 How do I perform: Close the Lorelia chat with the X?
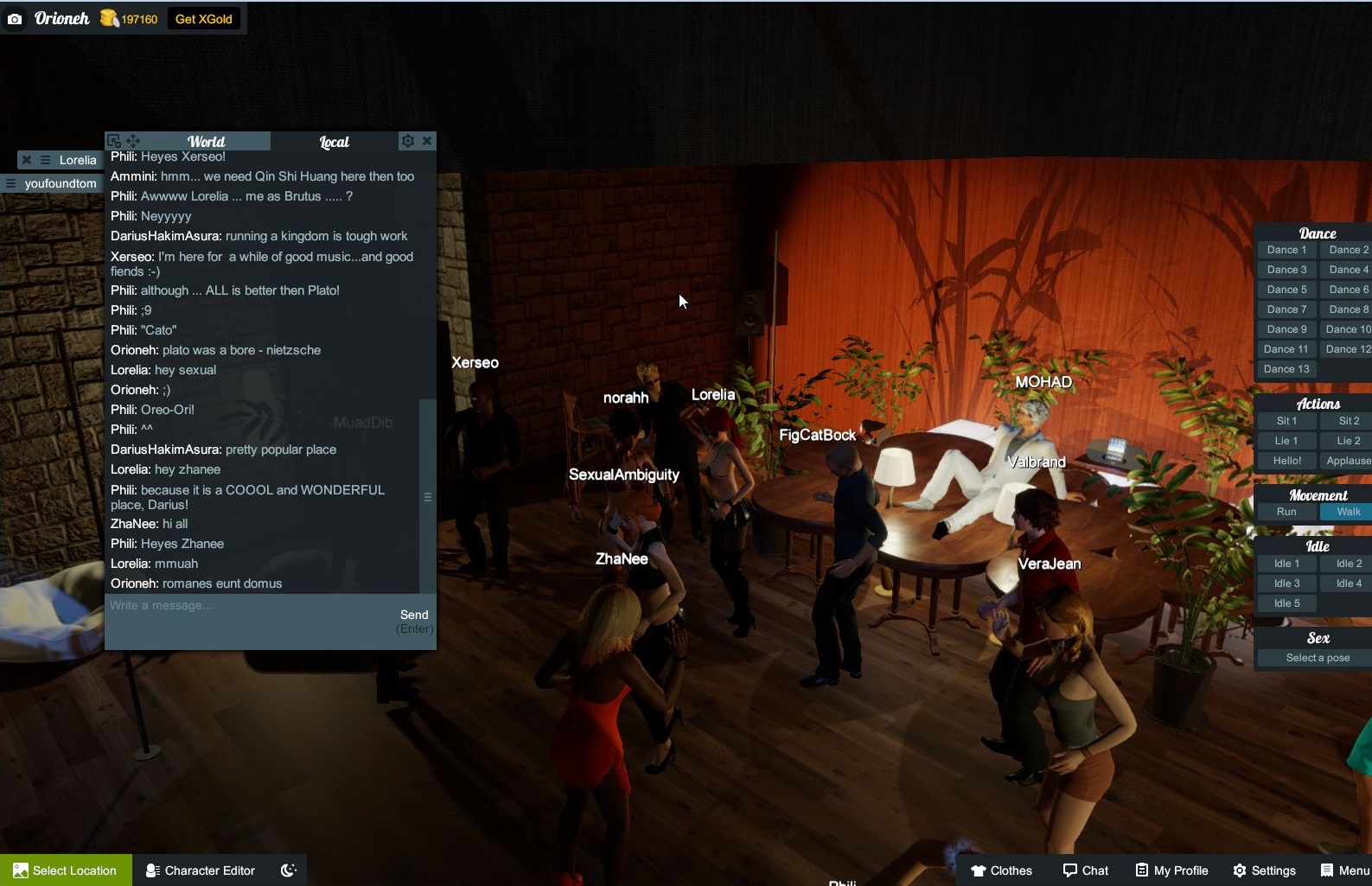[27, 159]
